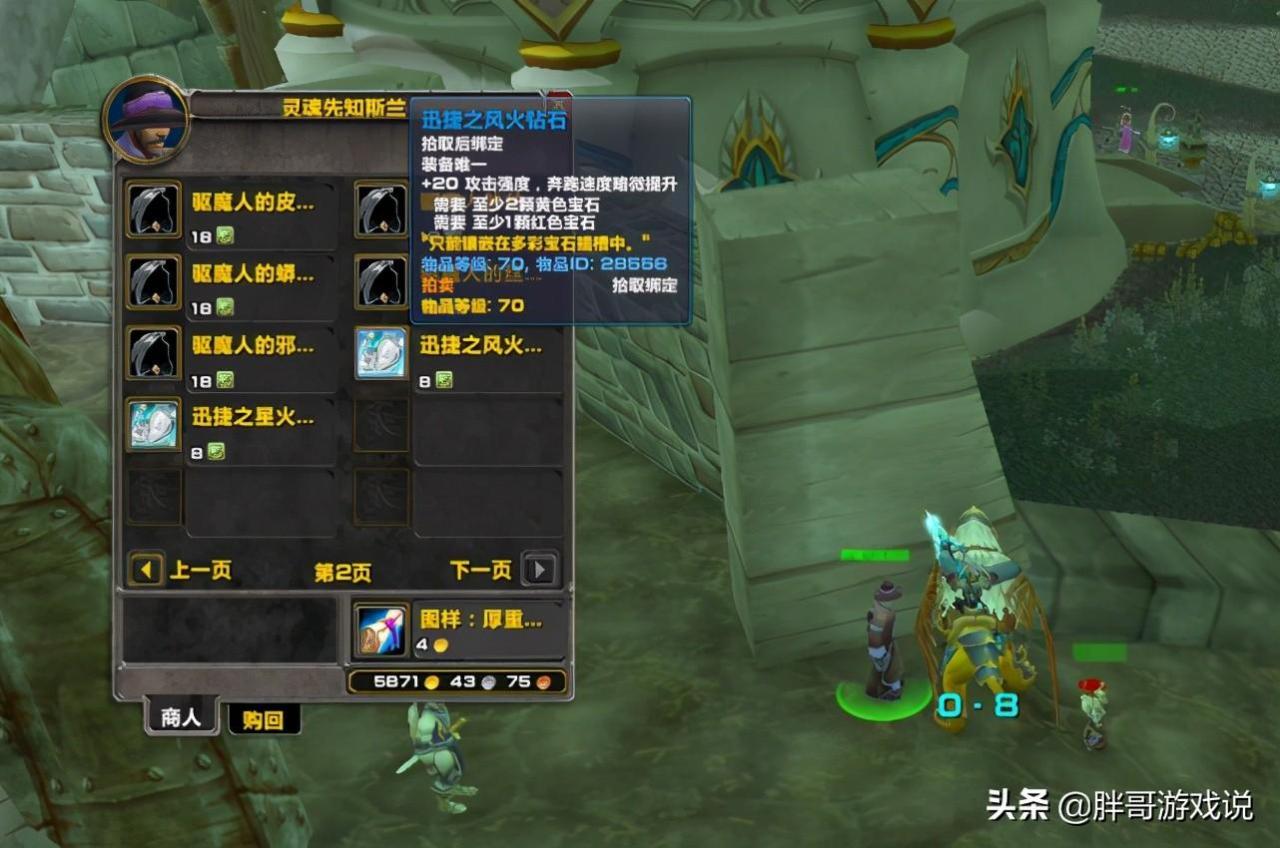Buy the 迅捷之风火 diamond
The width and height of the screenshot is (1280, 848).
(x=381, y=353)
